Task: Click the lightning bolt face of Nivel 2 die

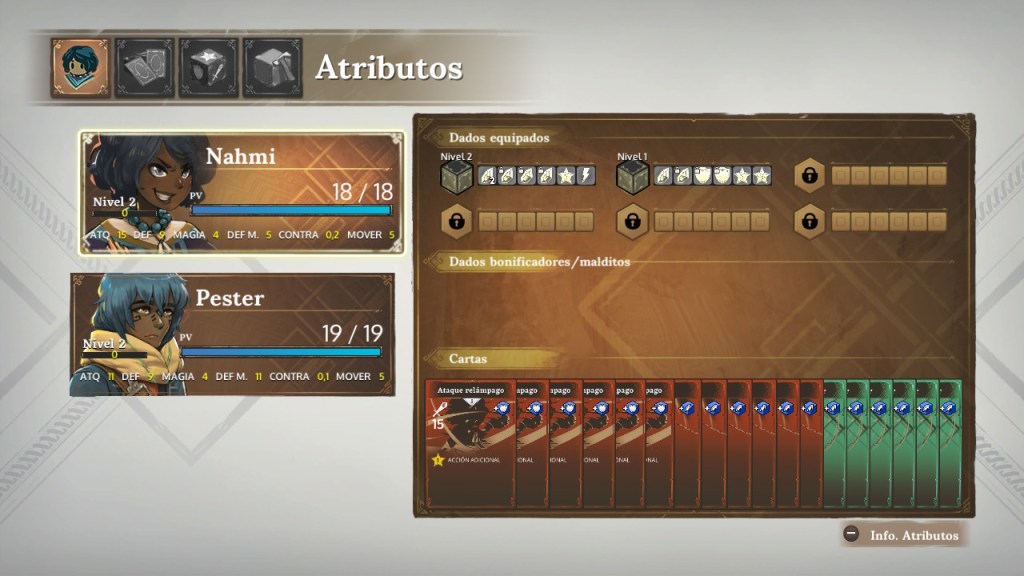Action: click(587, 176)
